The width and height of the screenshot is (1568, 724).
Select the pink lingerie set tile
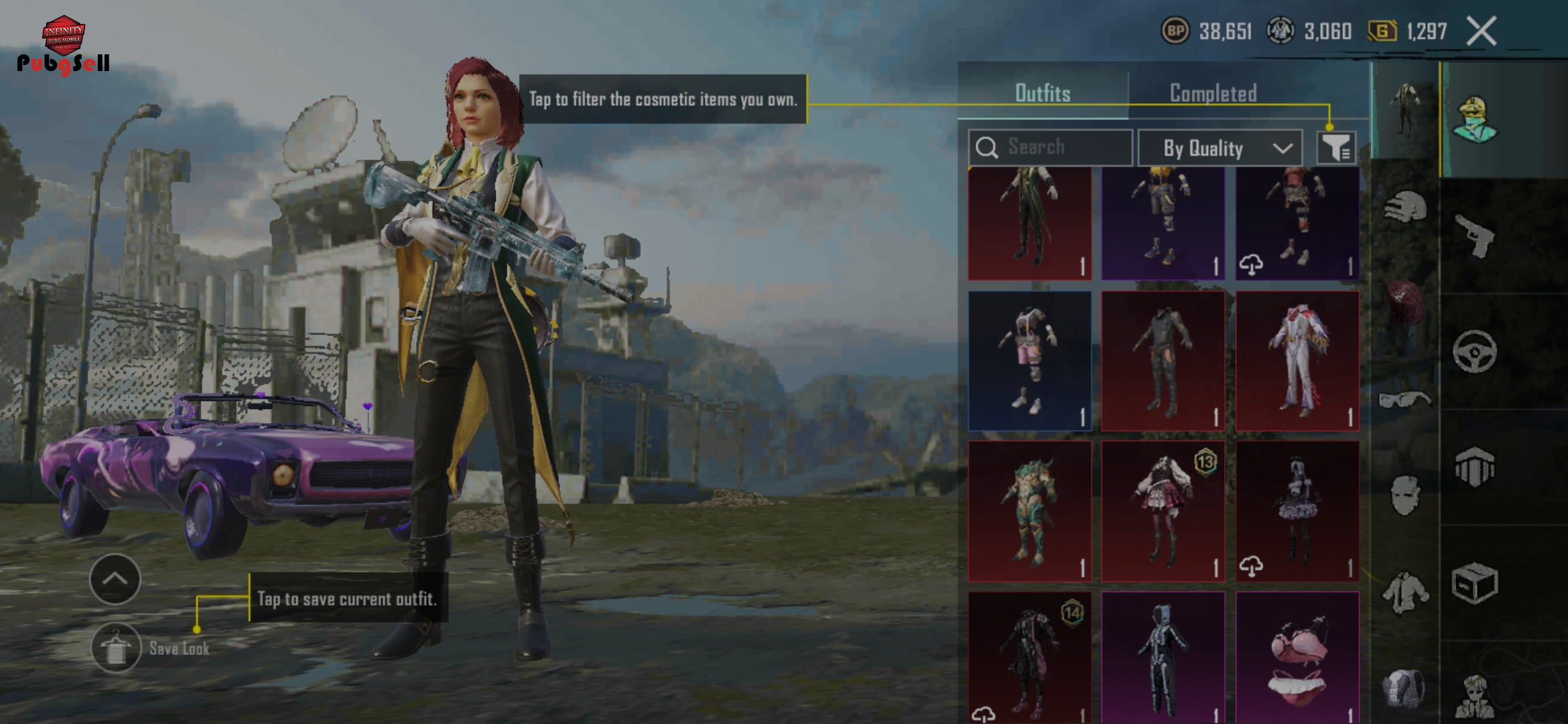1297,658
